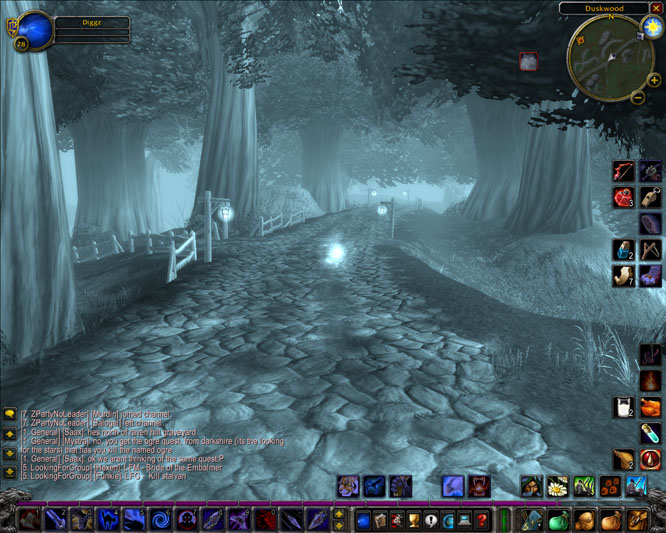Close the minimap with the X button
This screenshot has height=533, width=666.
click(x=656, y=8)
